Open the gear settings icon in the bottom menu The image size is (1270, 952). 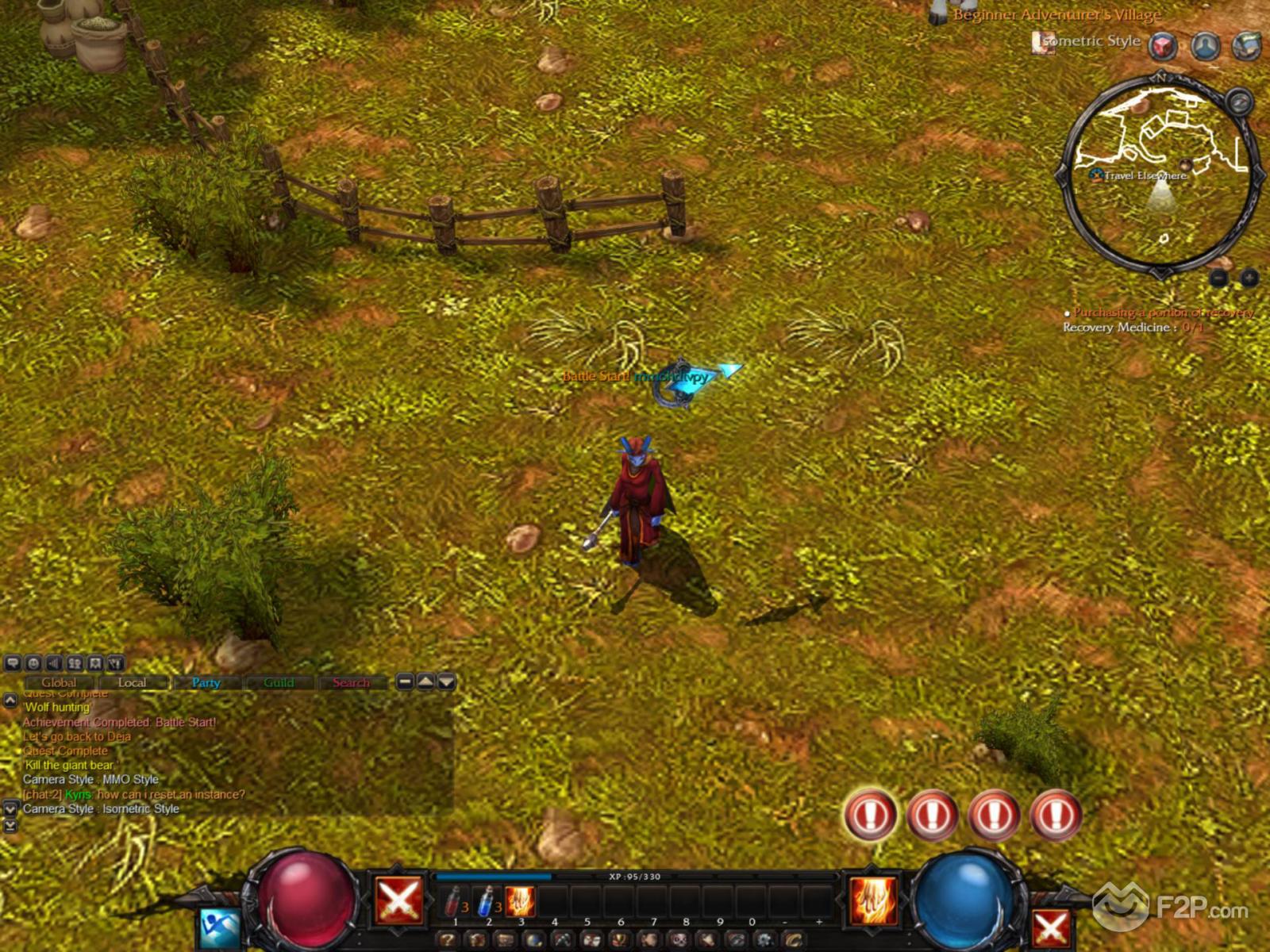pos(764,940)
